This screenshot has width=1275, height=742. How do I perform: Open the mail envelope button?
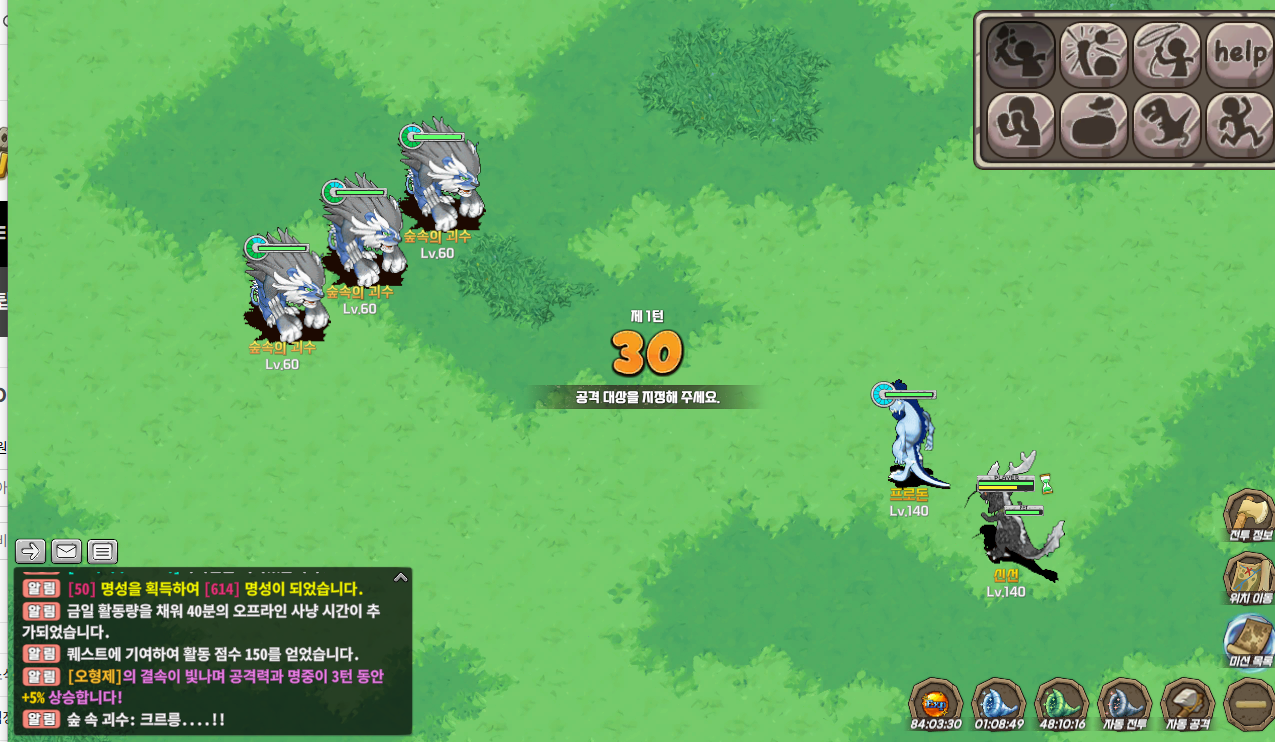pyautogui.click(x=66, y=550)
